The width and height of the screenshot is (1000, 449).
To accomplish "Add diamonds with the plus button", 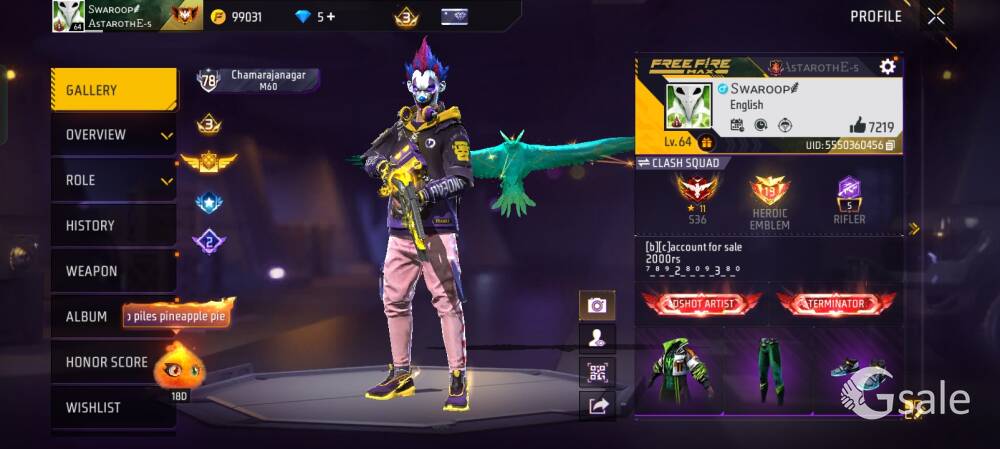I will click(331, 17).
